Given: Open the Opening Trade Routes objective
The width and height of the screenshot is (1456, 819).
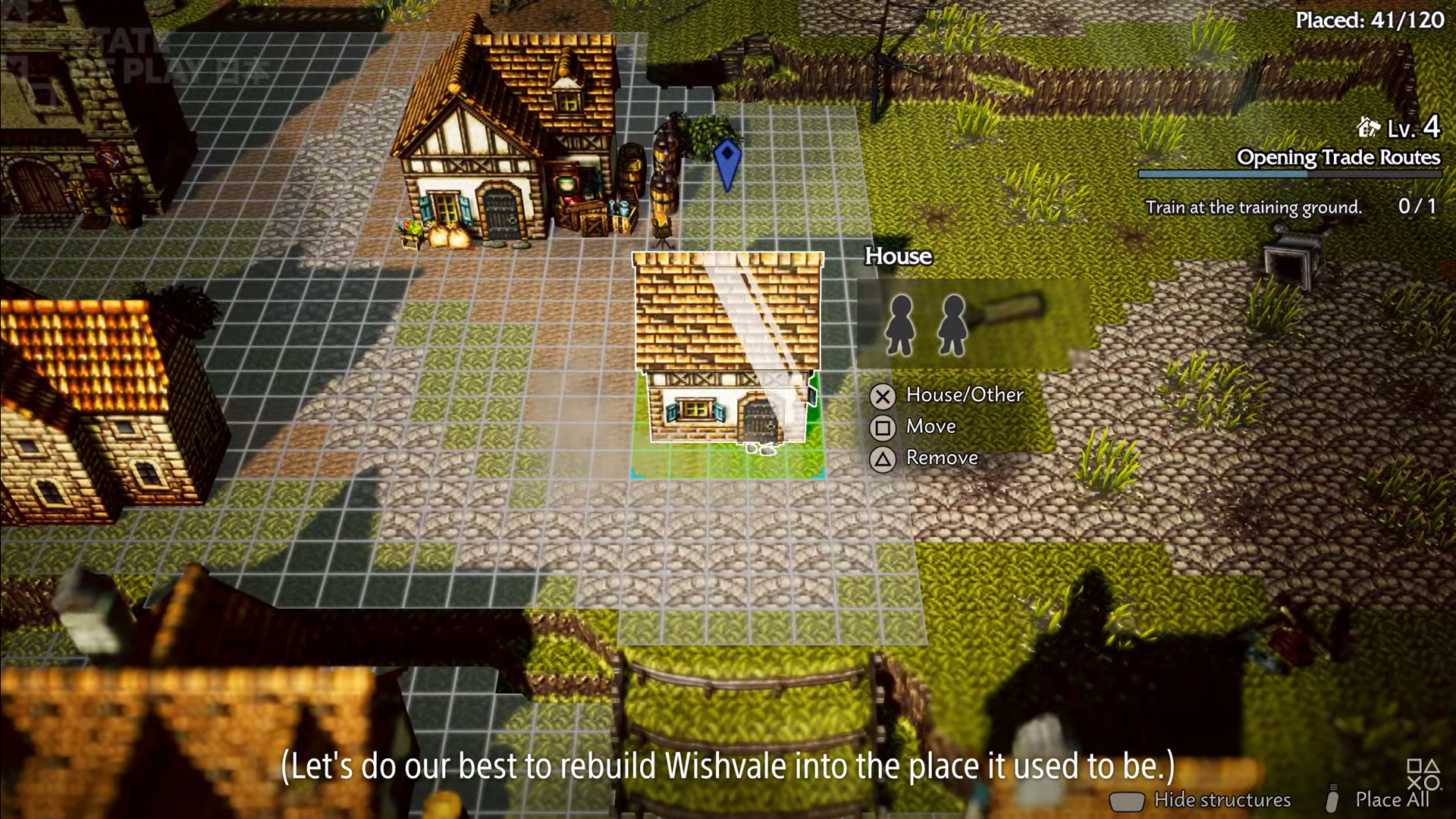Looking at the screenshot, I should 1338,158.
